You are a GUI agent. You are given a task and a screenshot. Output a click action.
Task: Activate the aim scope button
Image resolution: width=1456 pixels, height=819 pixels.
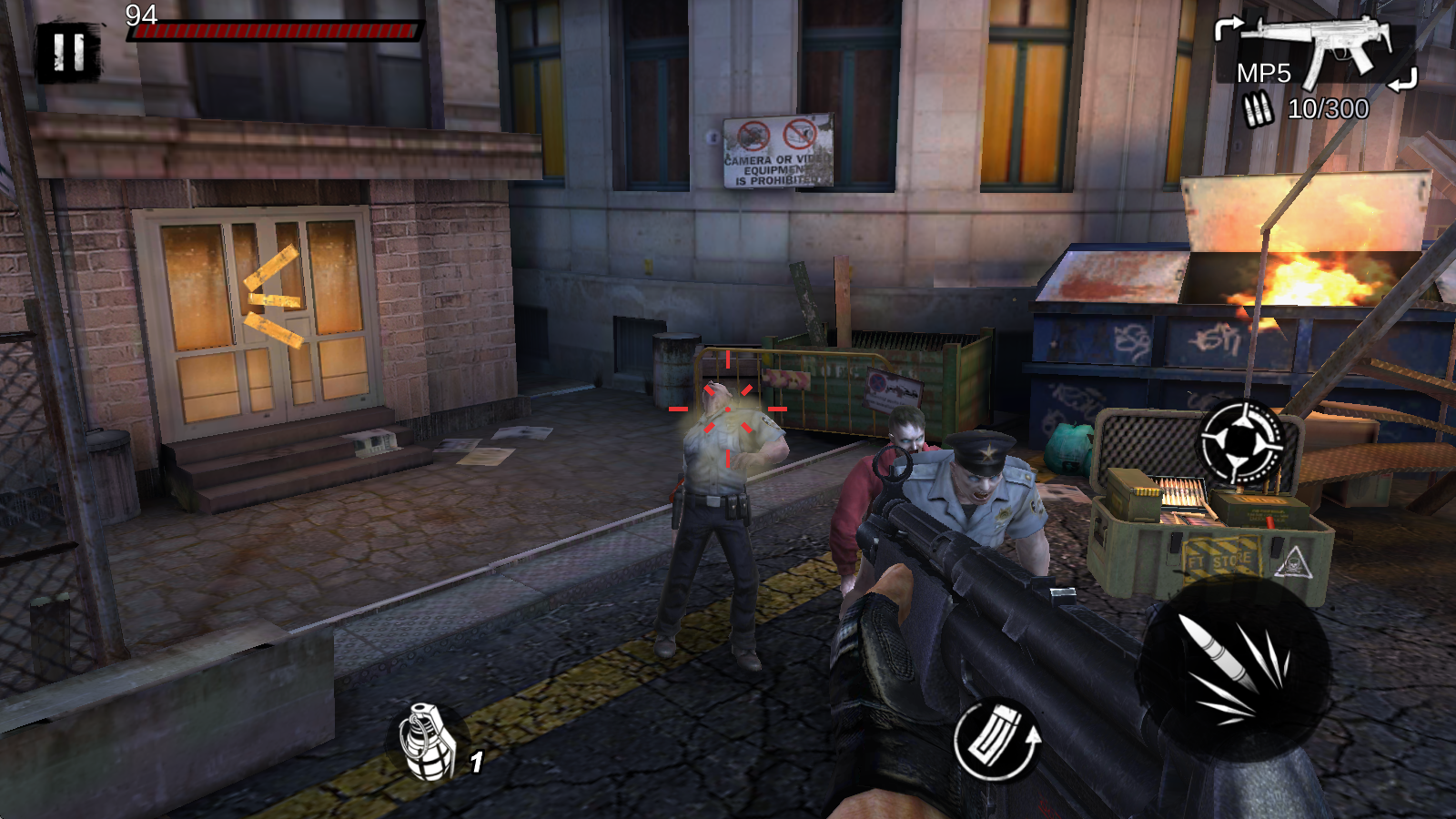pos(1241,442)
